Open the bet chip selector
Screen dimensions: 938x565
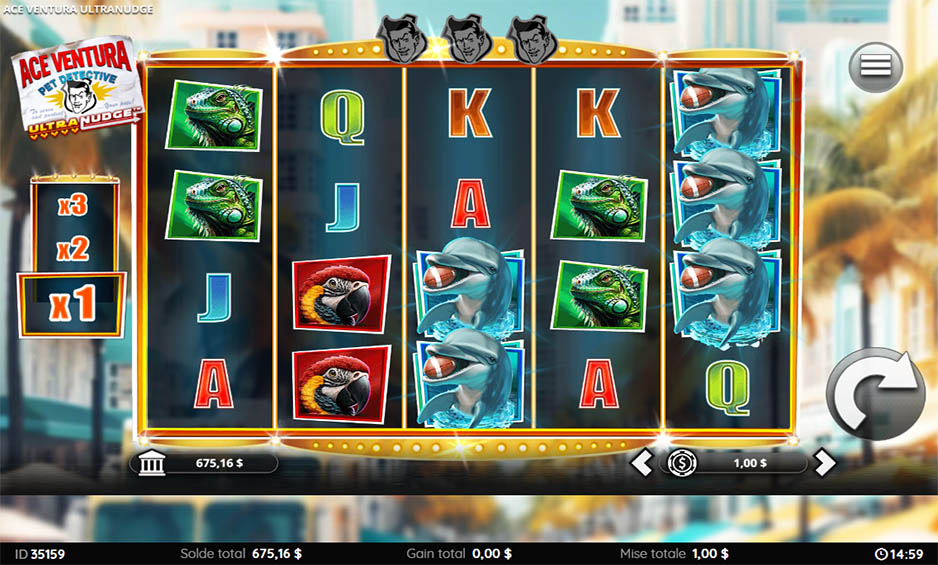tap(682, 463)
